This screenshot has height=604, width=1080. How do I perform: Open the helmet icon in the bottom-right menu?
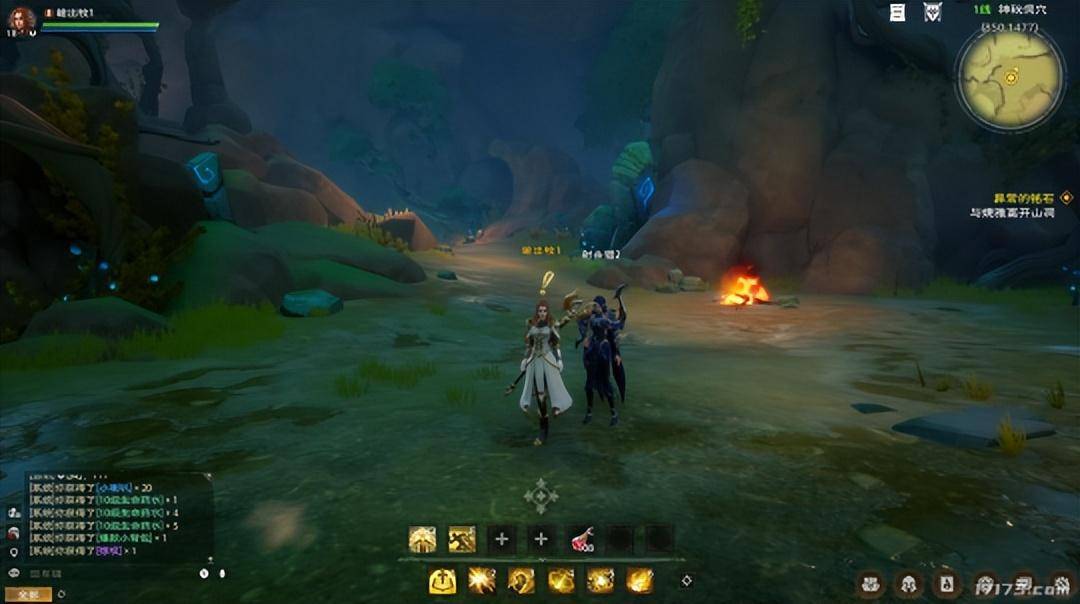[x=907, y=582]
